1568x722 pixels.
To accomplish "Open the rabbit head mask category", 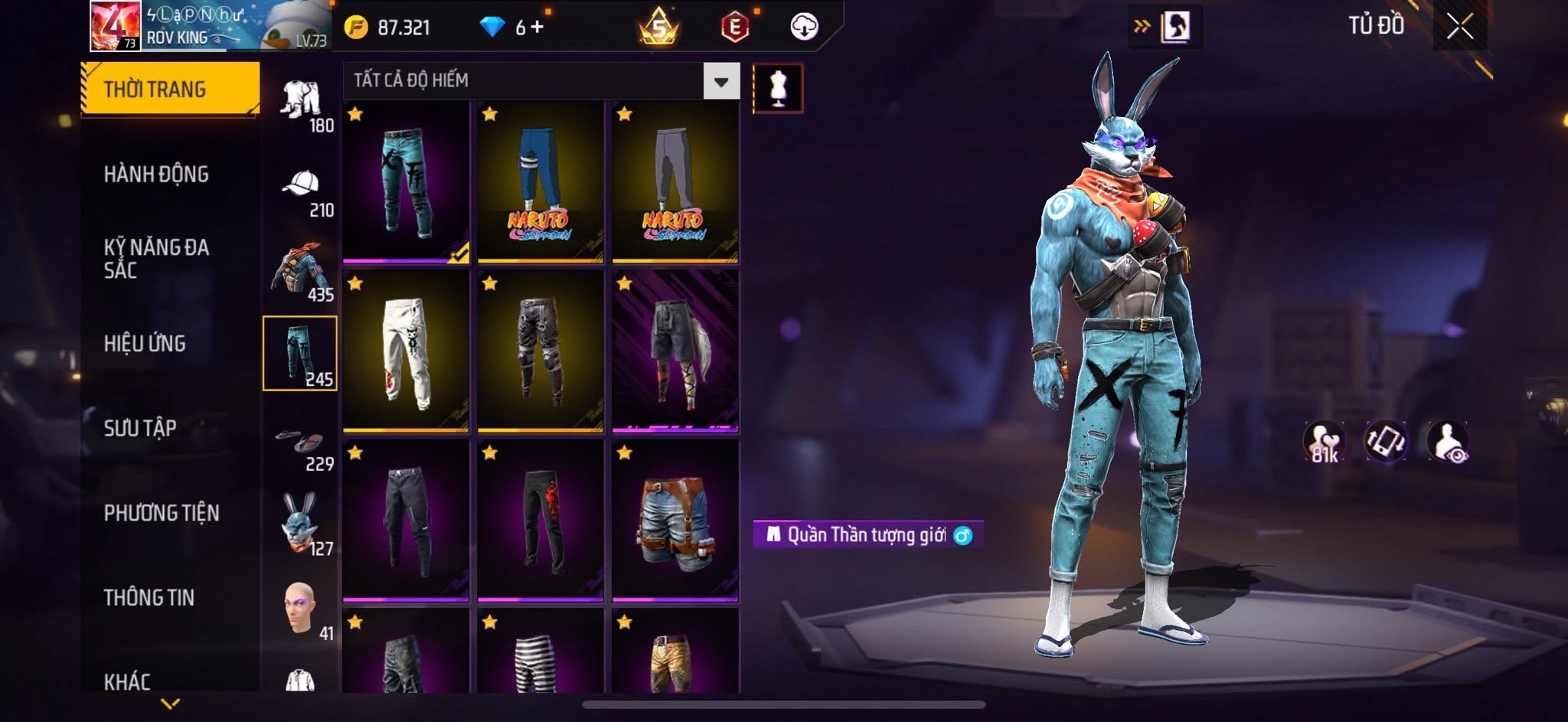I will pyautogui.click(x=301, y=525).
